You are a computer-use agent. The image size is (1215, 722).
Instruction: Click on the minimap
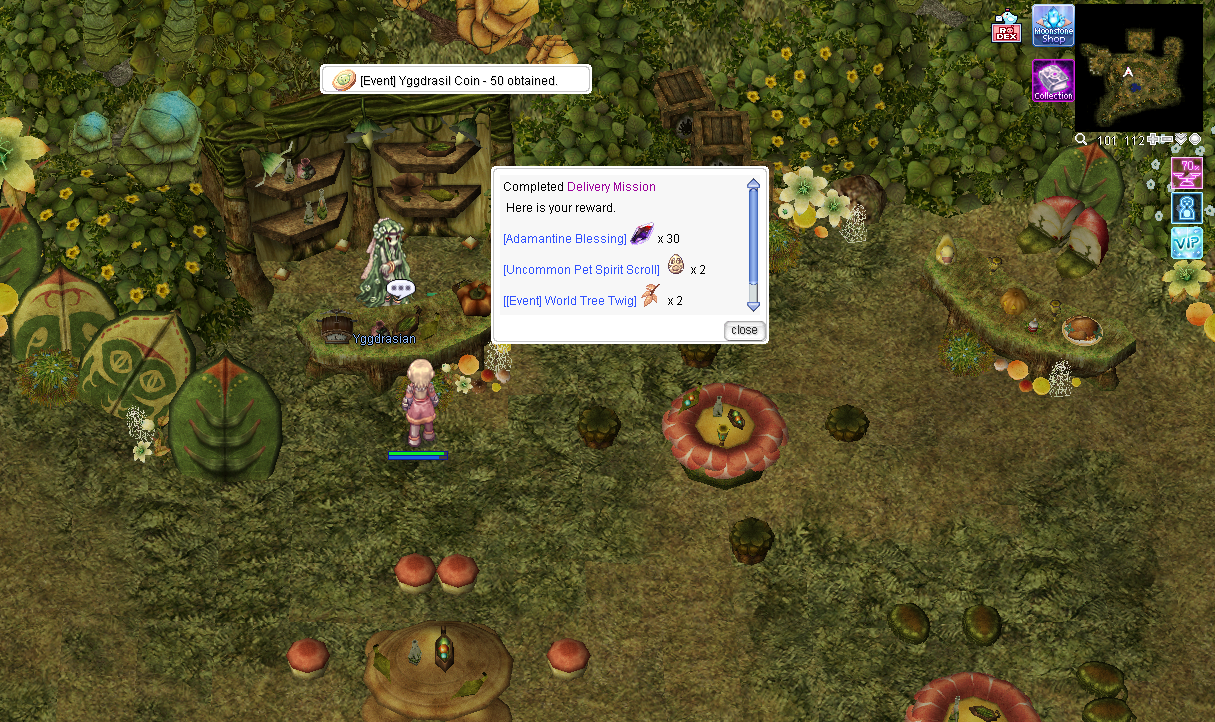[1139, 68]
